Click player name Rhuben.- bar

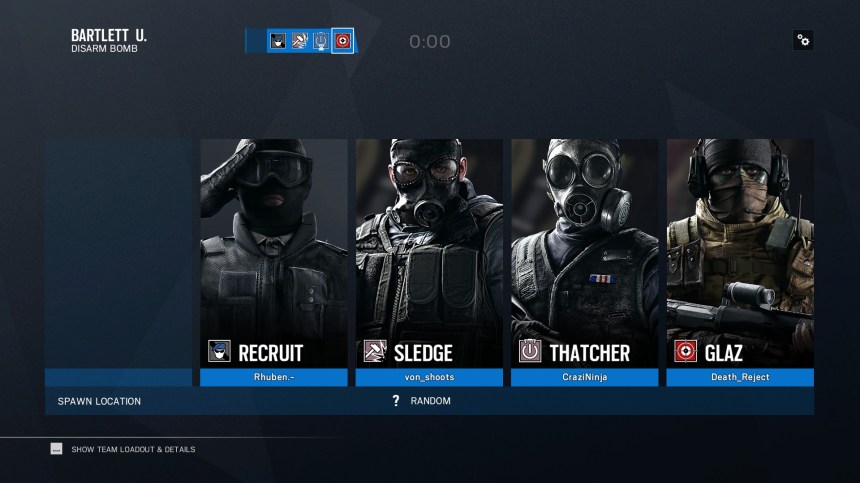click(x=273, y=378)
